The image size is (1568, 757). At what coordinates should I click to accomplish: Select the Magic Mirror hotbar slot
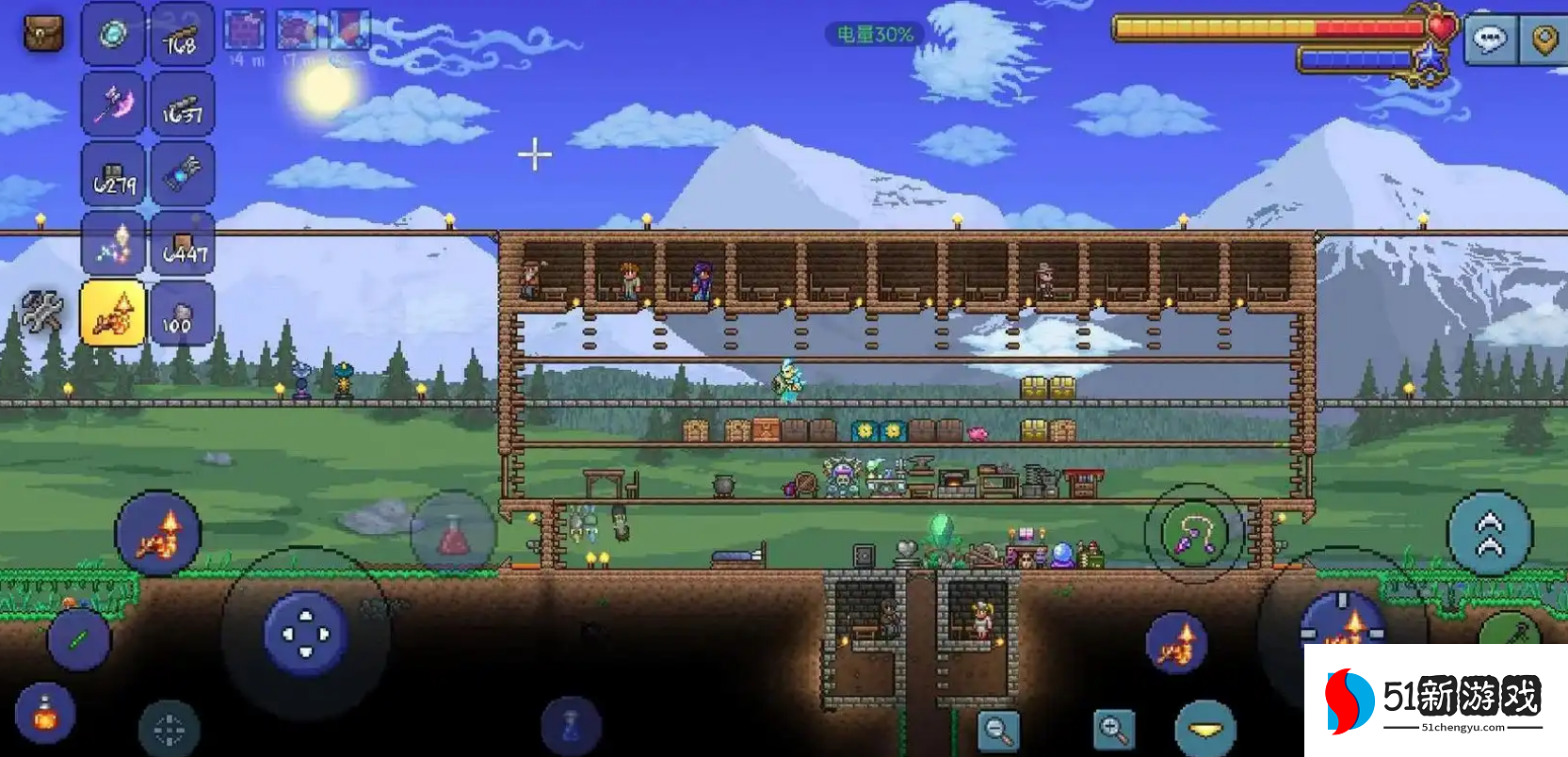click(x=114, y=35)
